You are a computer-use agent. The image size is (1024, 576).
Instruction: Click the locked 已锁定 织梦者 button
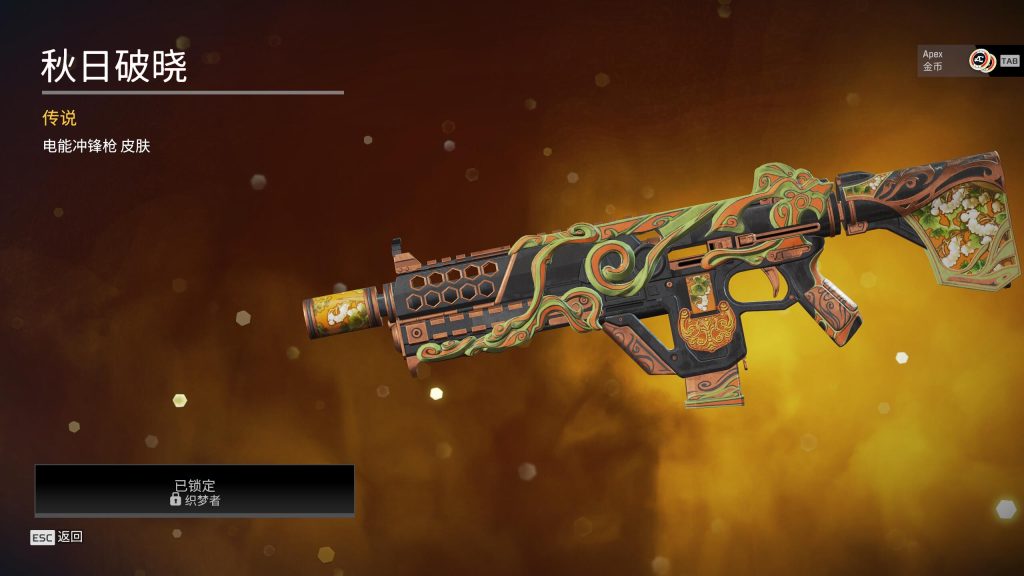point(195,491)
